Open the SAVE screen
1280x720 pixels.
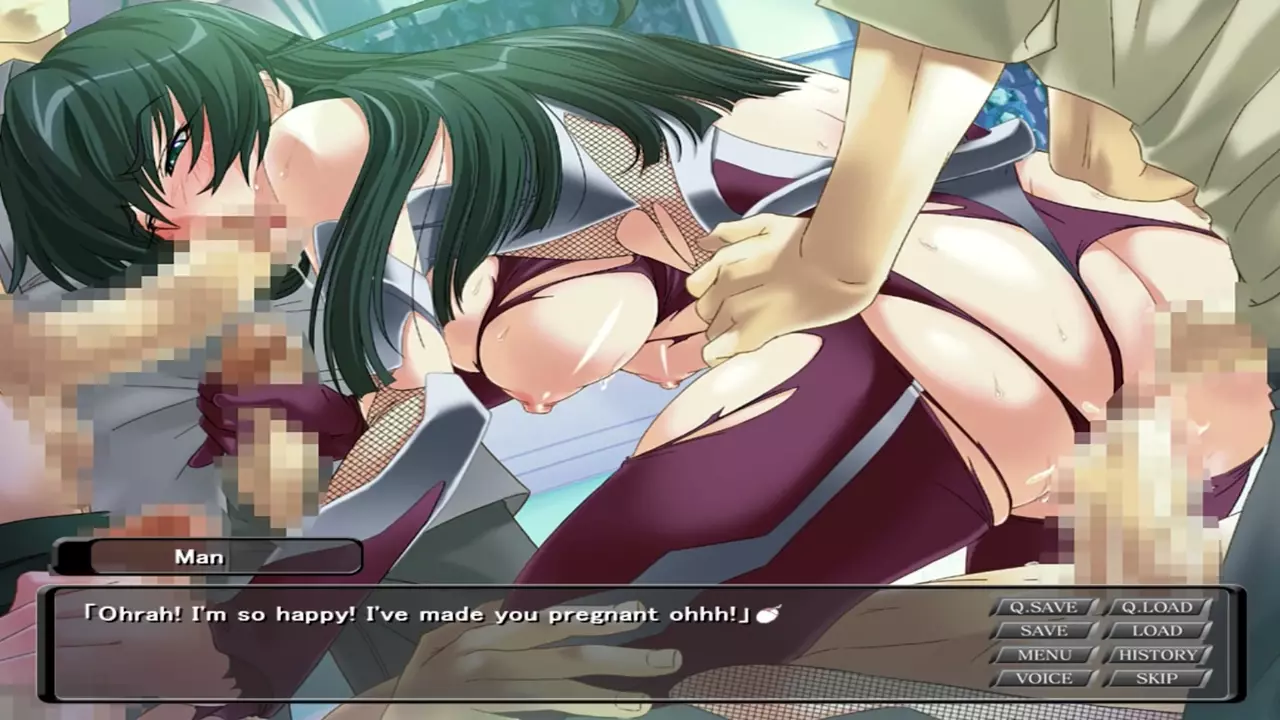1043,631
